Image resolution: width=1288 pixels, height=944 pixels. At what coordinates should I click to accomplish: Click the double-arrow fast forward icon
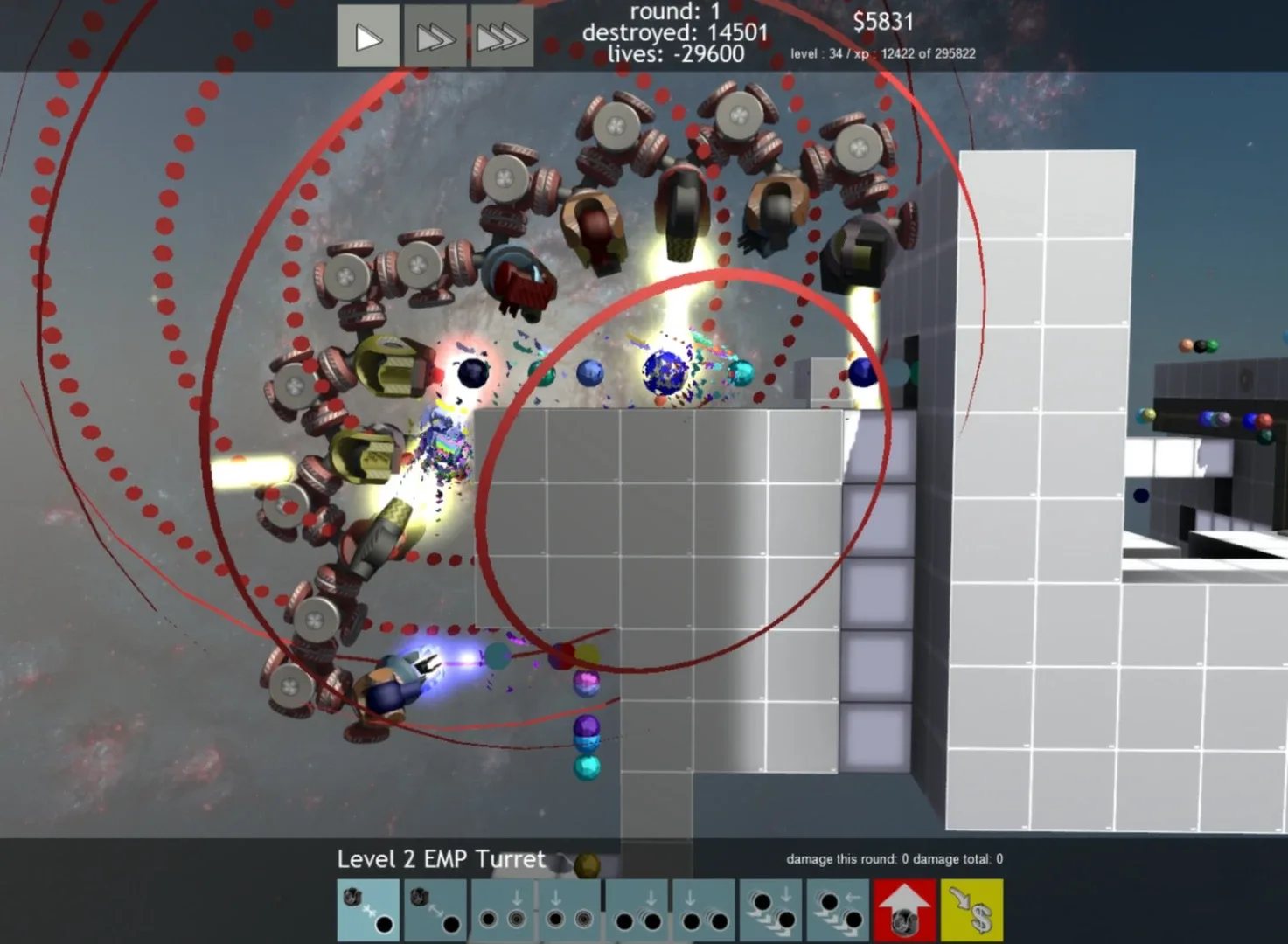point(435,37)
